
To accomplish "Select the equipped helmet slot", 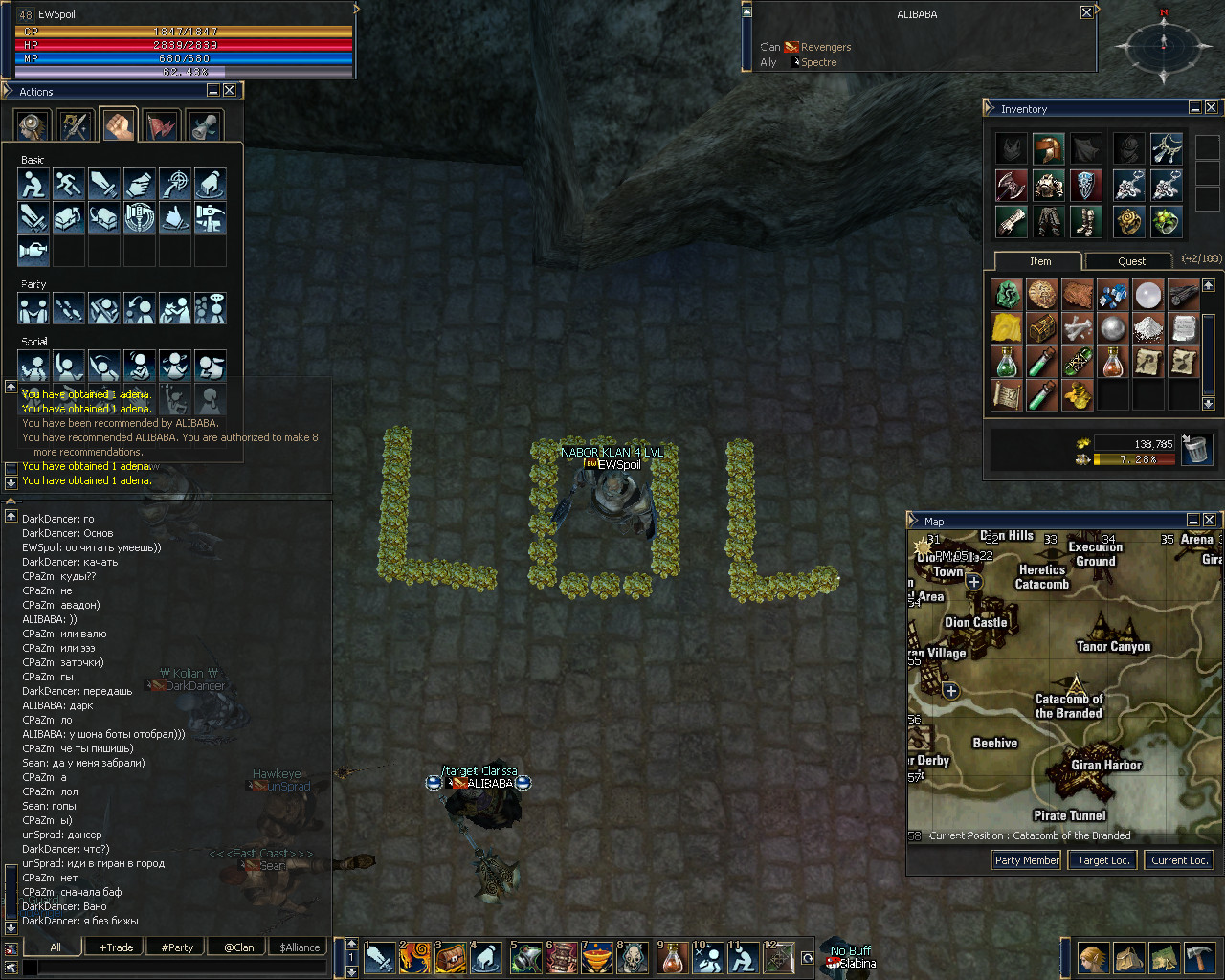I will tap(1048, 148).
